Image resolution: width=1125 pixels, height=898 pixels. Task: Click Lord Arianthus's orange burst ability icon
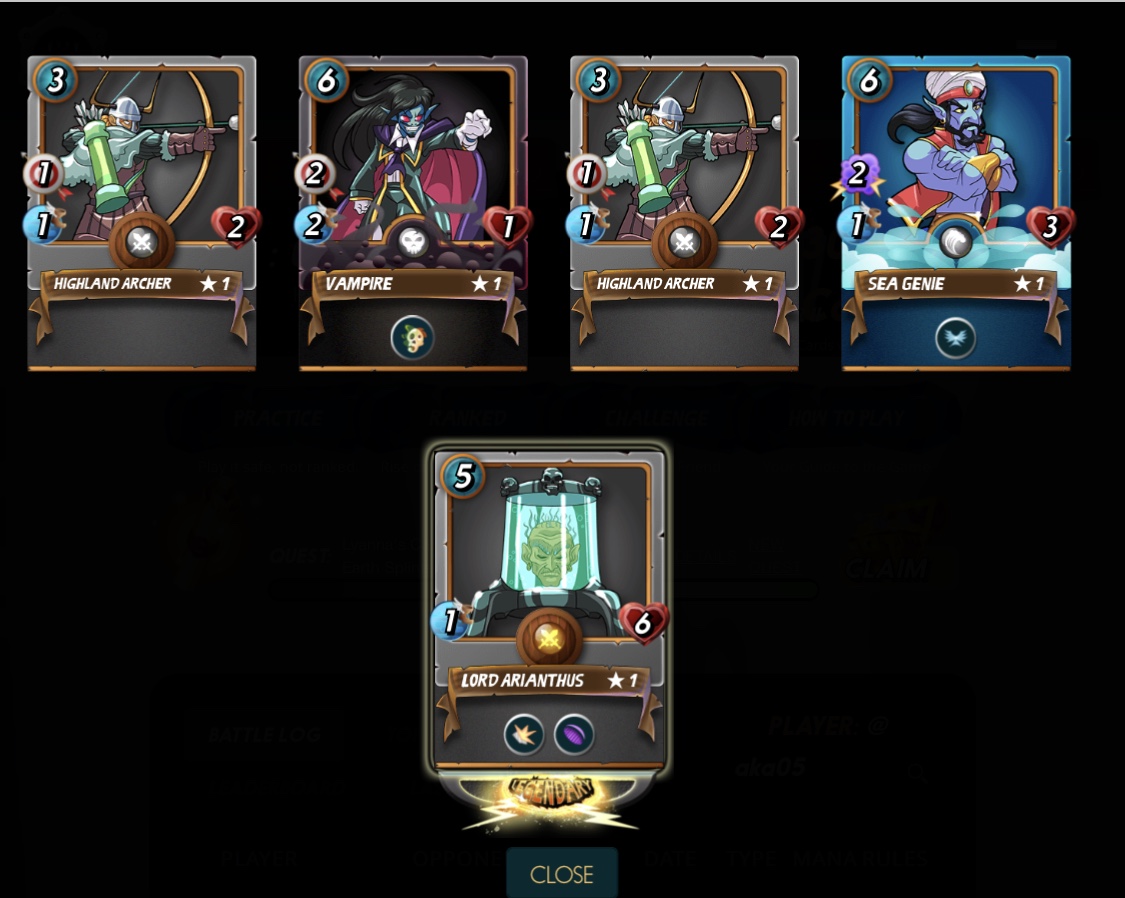[524, 735]
